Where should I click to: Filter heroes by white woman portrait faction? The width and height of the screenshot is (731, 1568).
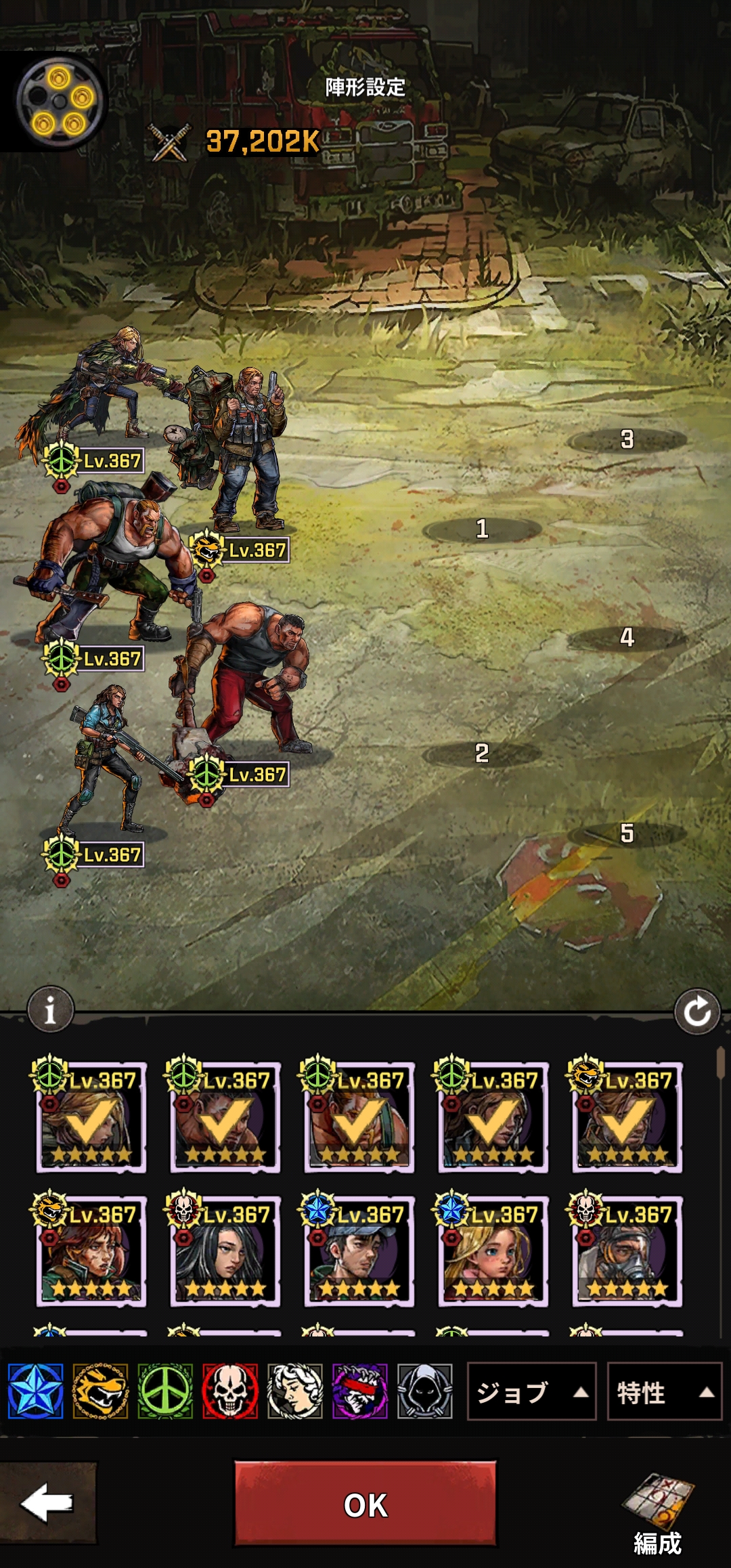295,1392
